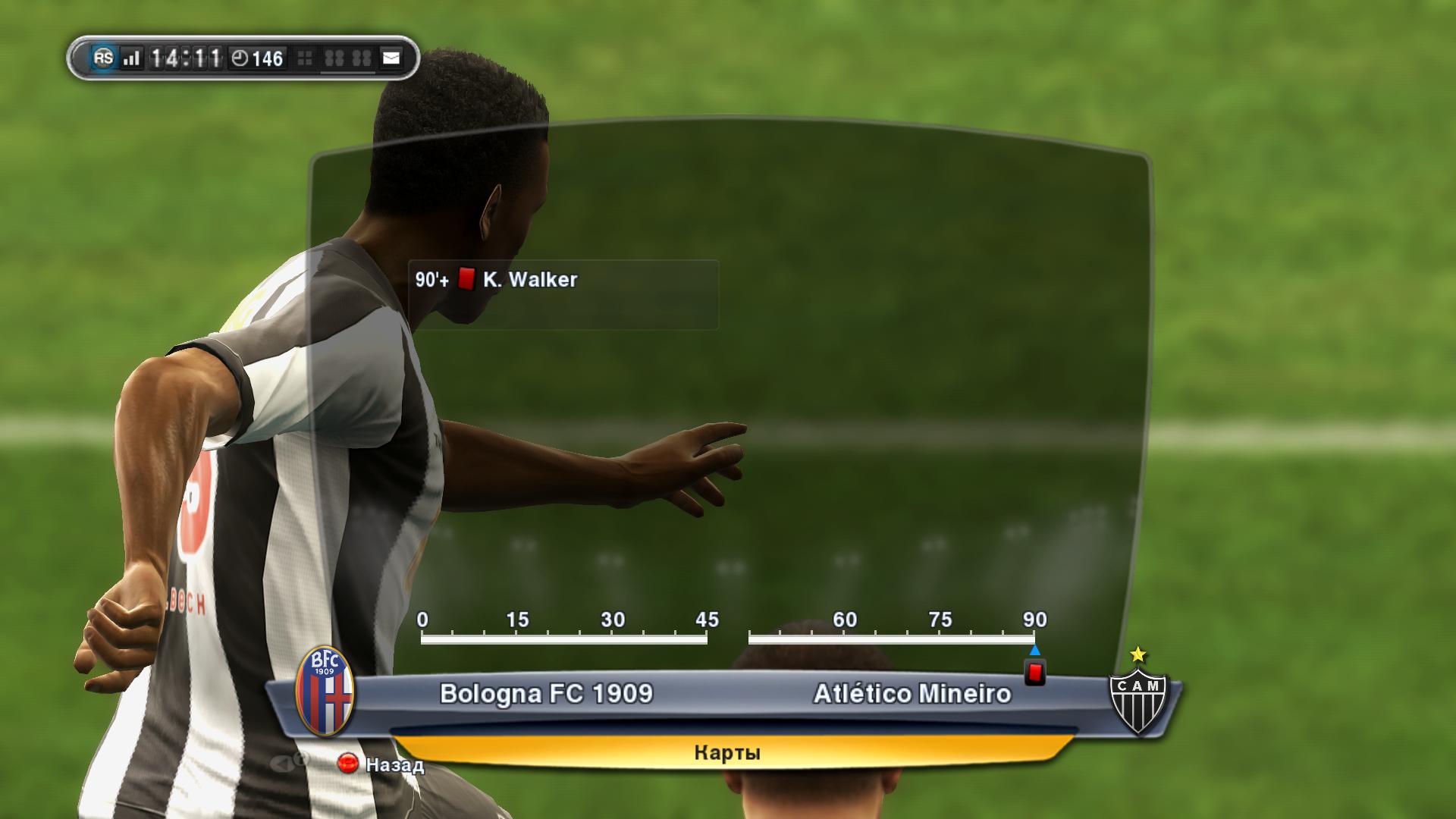The image size is (1456, 819).
Task: Select the Карты tab banner
Action: click(x=726, y=752)
